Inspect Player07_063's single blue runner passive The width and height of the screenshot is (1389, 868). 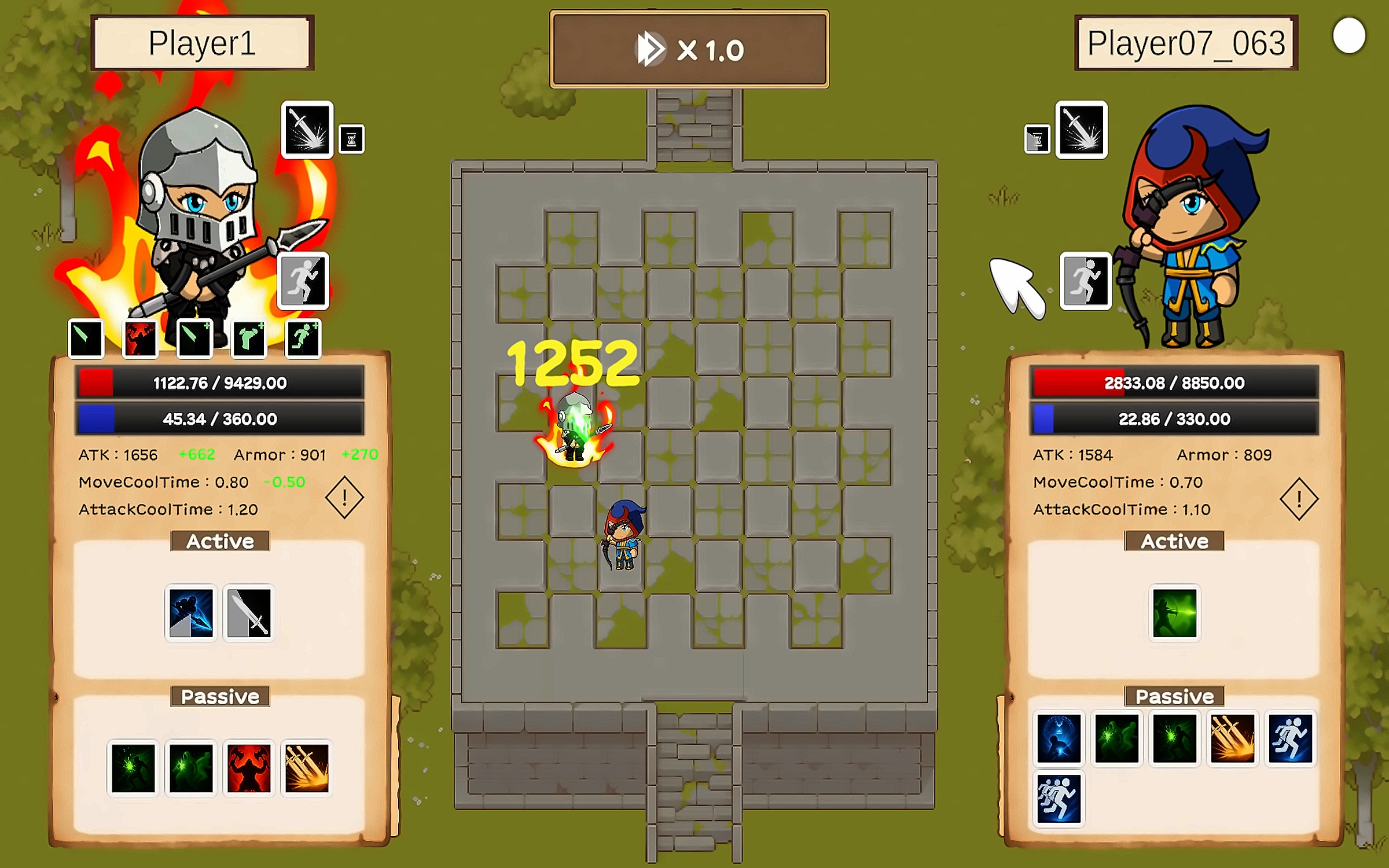pyautogui.click(x=1290, y=738)
